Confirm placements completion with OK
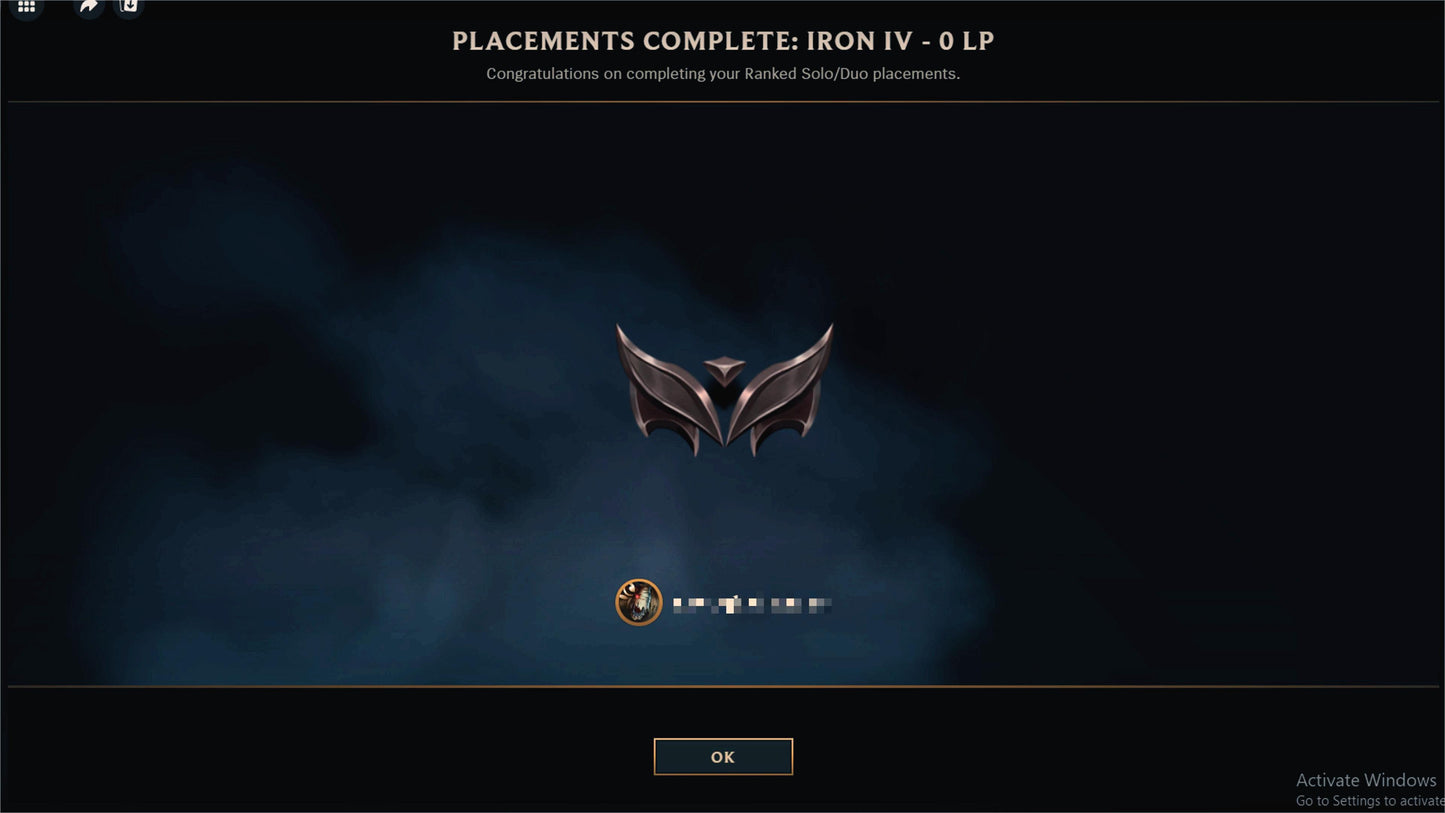The height and width of the screenshot is (813, 1445). pos(723,756)
